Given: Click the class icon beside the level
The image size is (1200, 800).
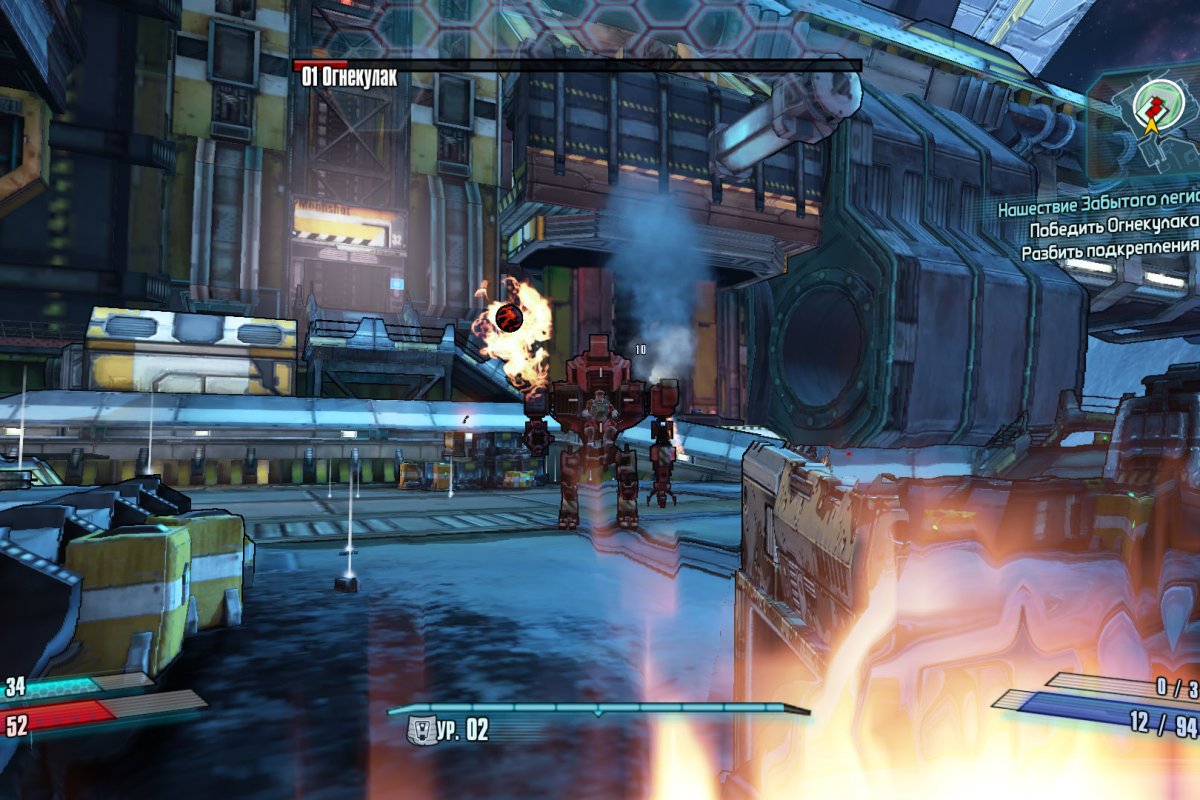Looking at the screenshot, I should (x=421, y=730).
